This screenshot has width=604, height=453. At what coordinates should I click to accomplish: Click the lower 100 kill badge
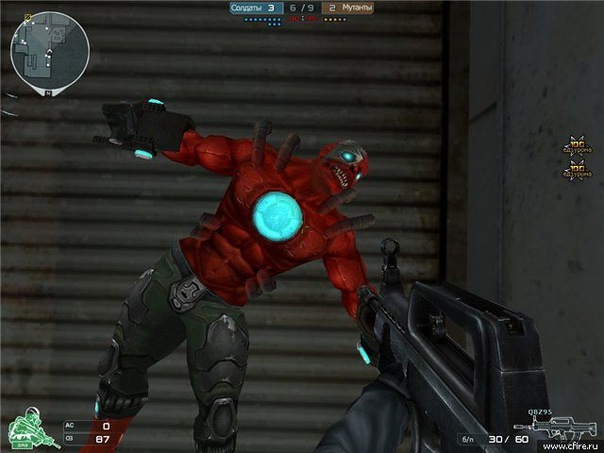click(575, 170)
